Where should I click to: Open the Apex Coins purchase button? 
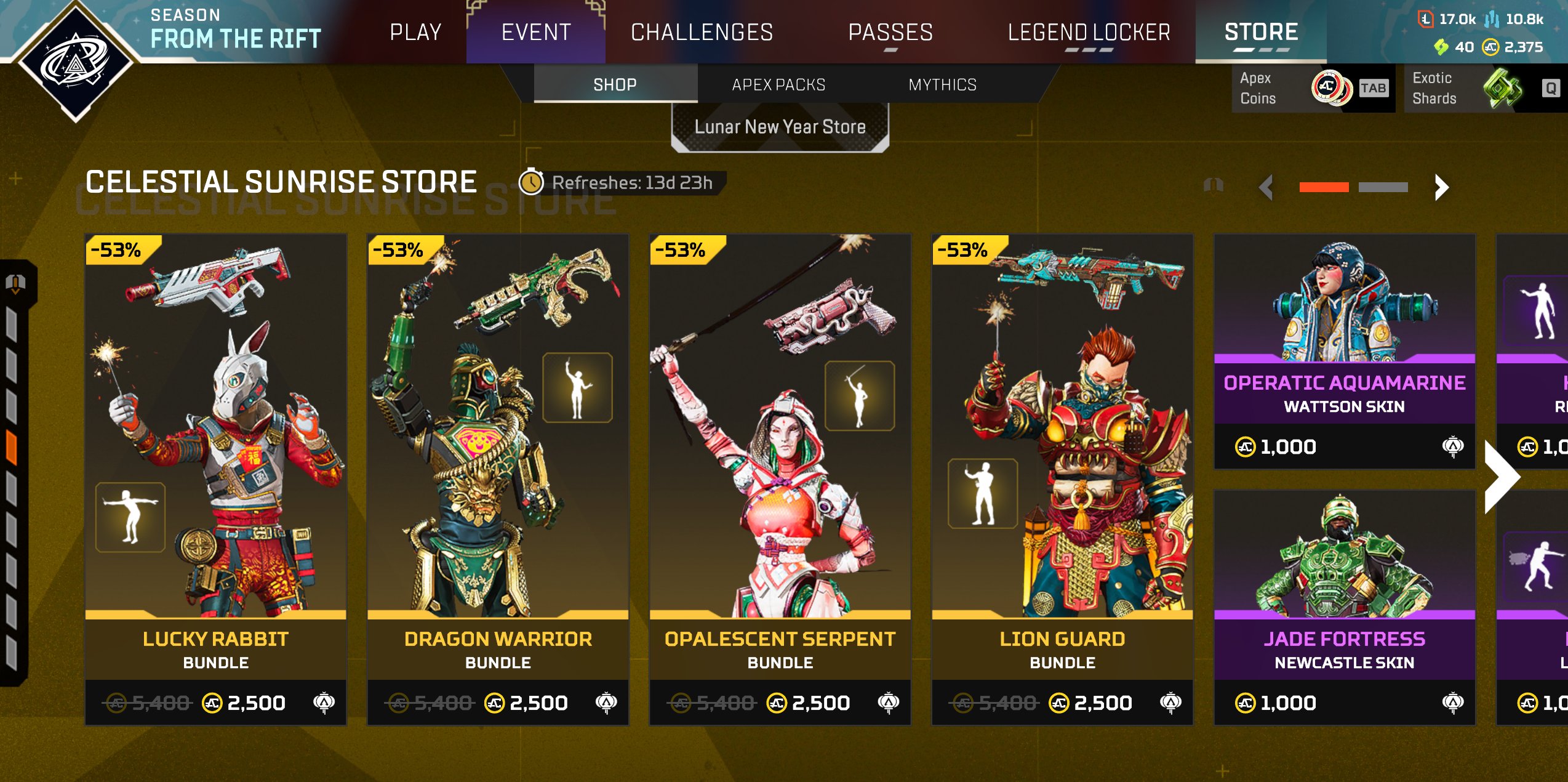click(x=1313, y=88)
